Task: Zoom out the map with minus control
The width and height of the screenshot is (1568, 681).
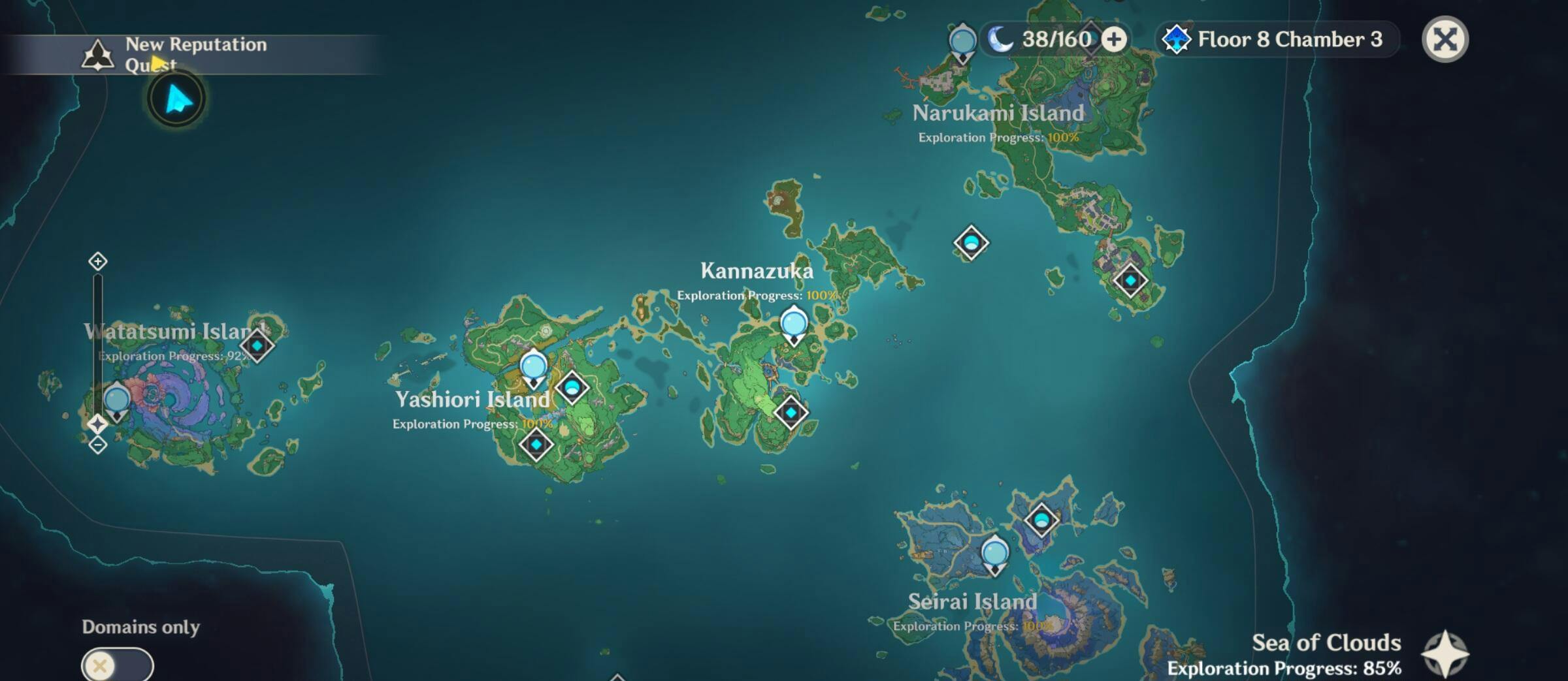Action: (97, 445)
